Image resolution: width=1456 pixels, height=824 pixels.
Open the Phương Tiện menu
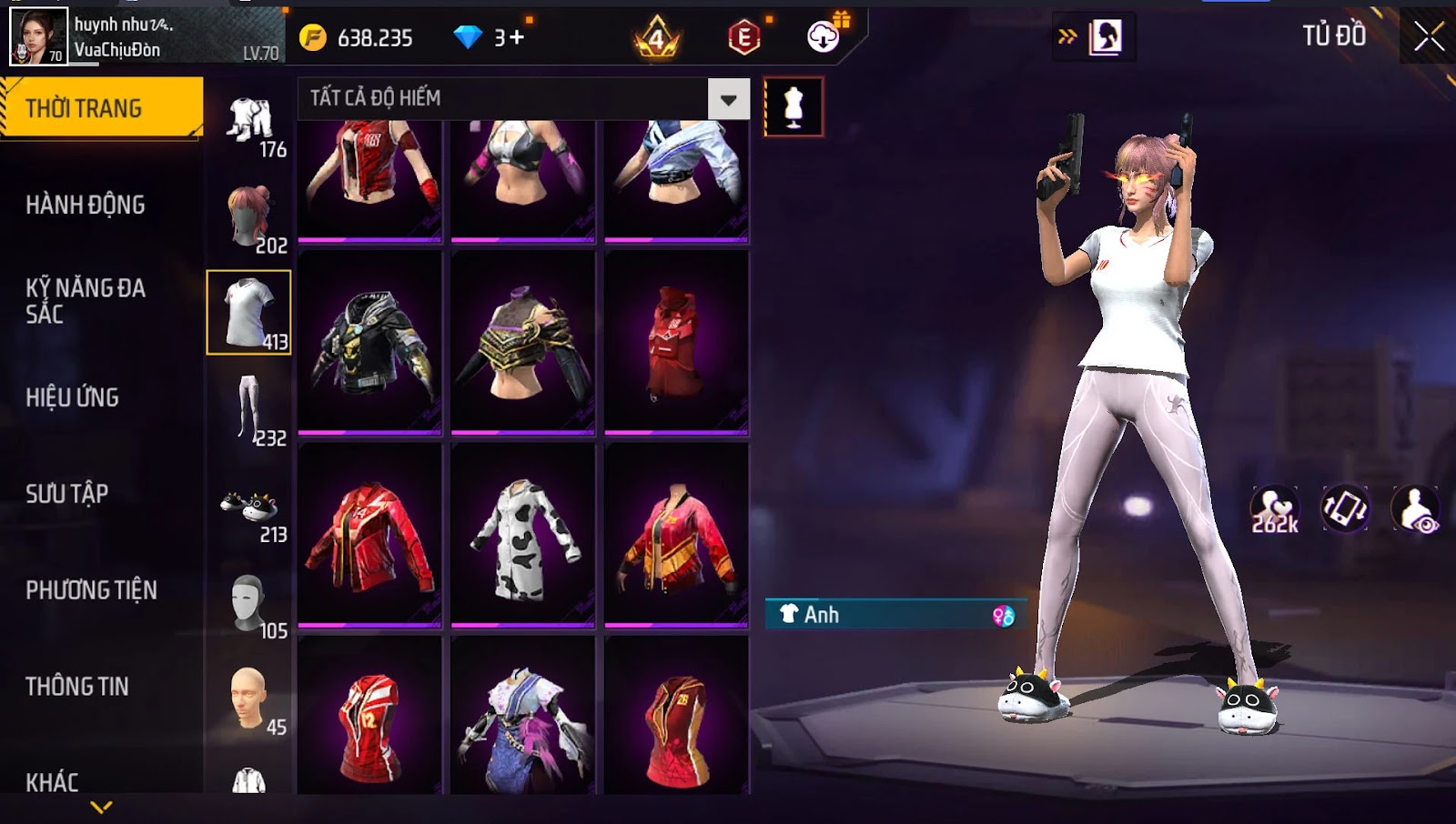pos(91,590)
